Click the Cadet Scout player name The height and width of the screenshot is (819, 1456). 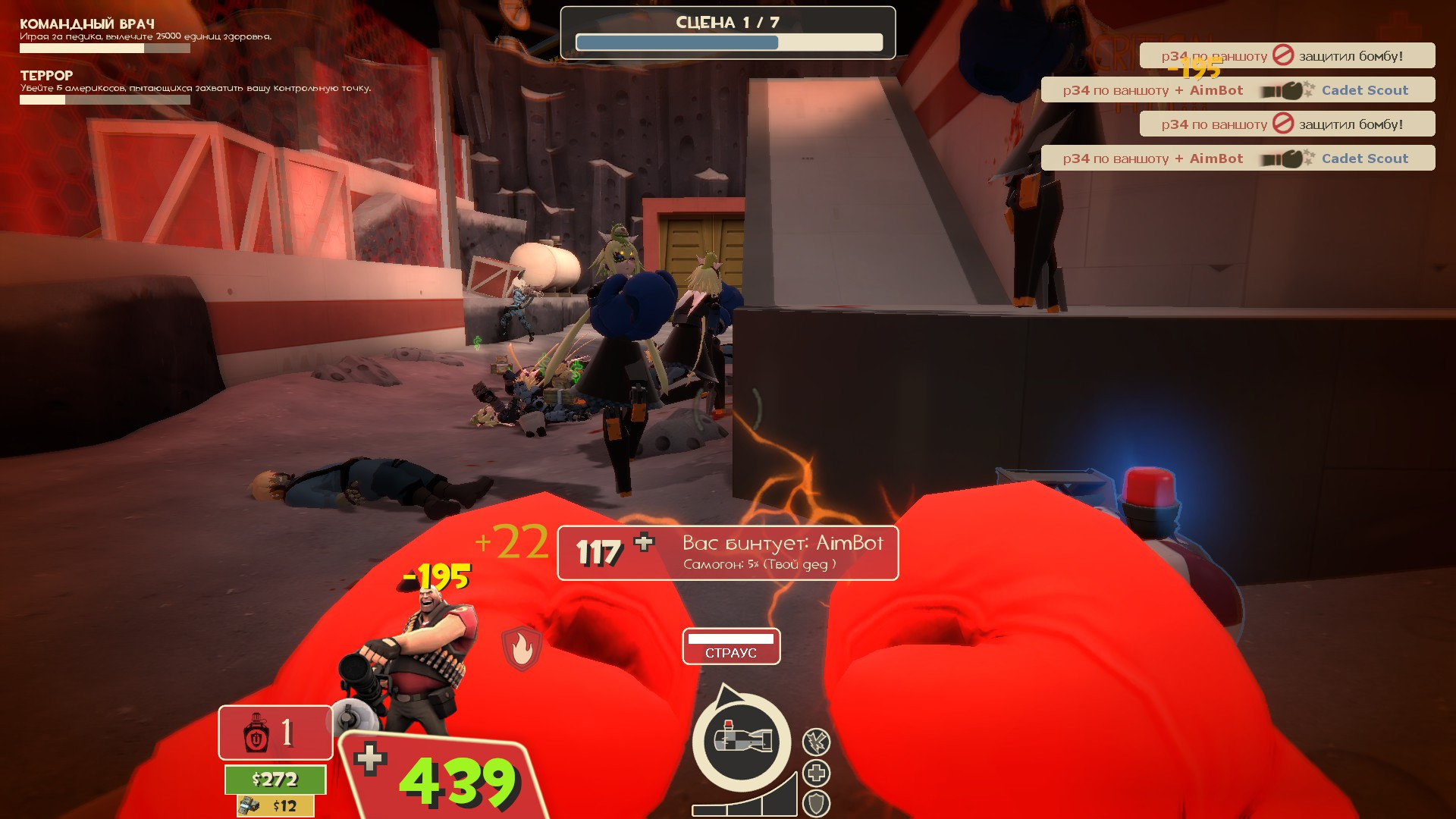pyautogui.click(x=1365, y=89)
